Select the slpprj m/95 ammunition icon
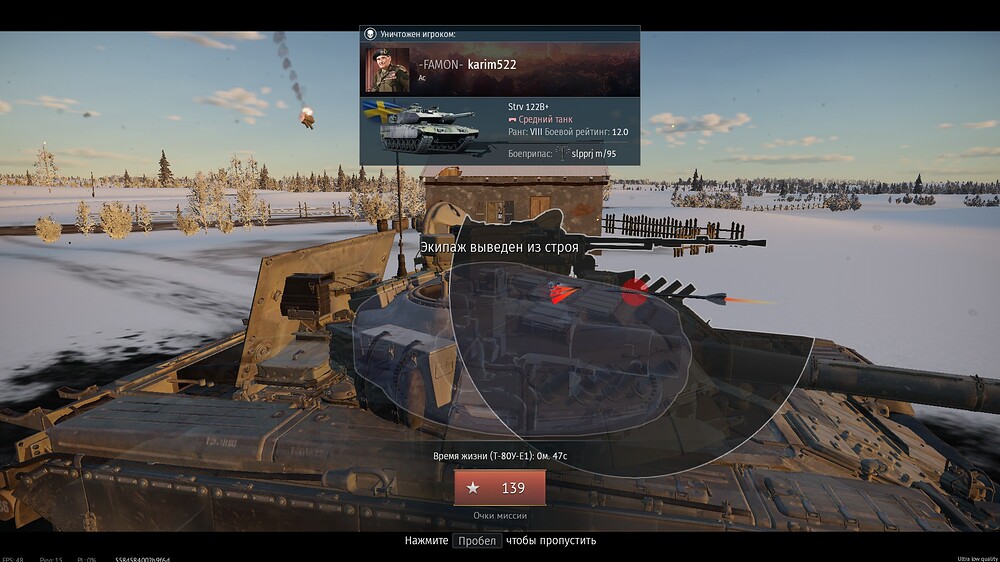Screen dimensions: 1000x562 pos(561,153)
